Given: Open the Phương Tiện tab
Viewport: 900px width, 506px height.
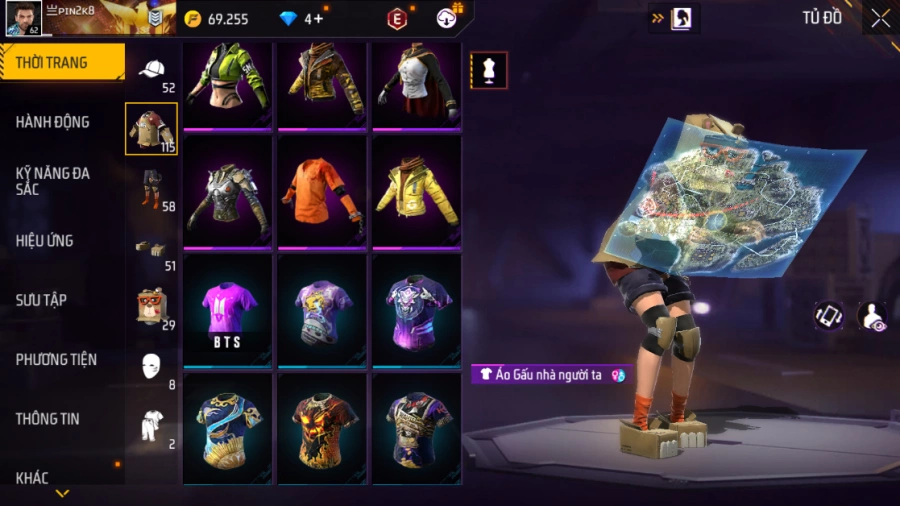Looking at the screenshot, I should [x=56, y=359].
